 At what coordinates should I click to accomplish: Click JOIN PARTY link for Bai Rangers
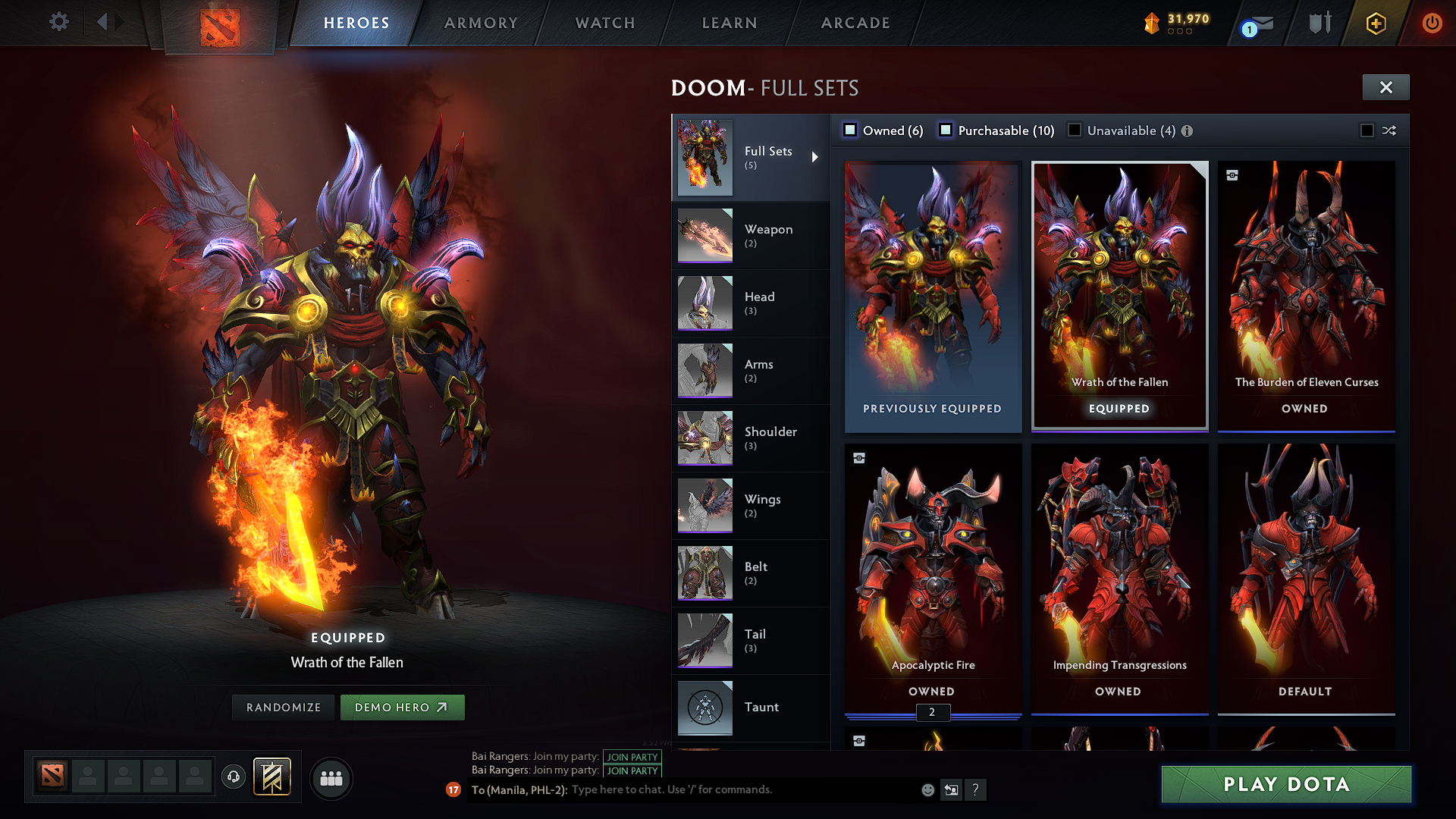pos(632,757)
